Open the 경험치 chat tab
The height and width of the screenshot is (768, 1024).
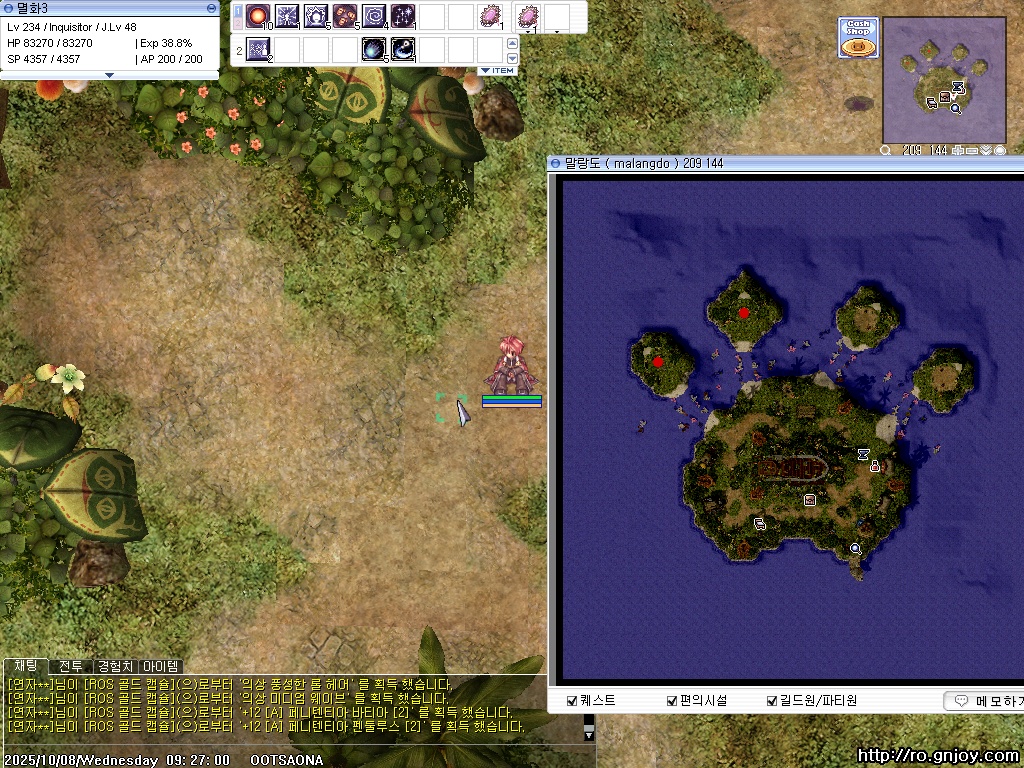[x=115, y=666]
